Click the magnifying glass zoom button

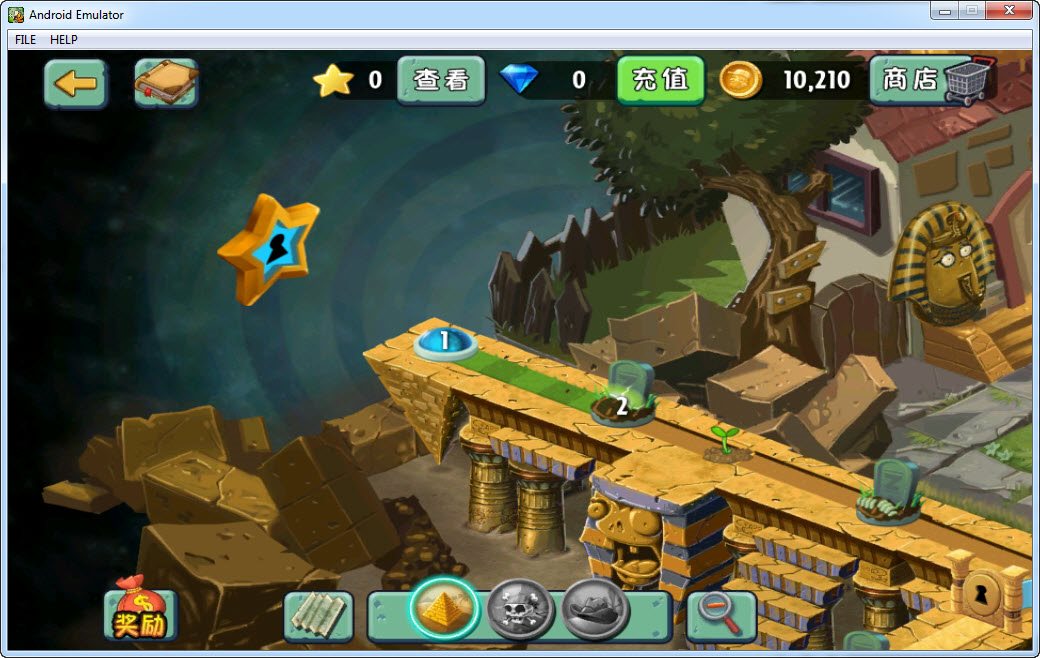pyautogui.click(x=720, y=614)
